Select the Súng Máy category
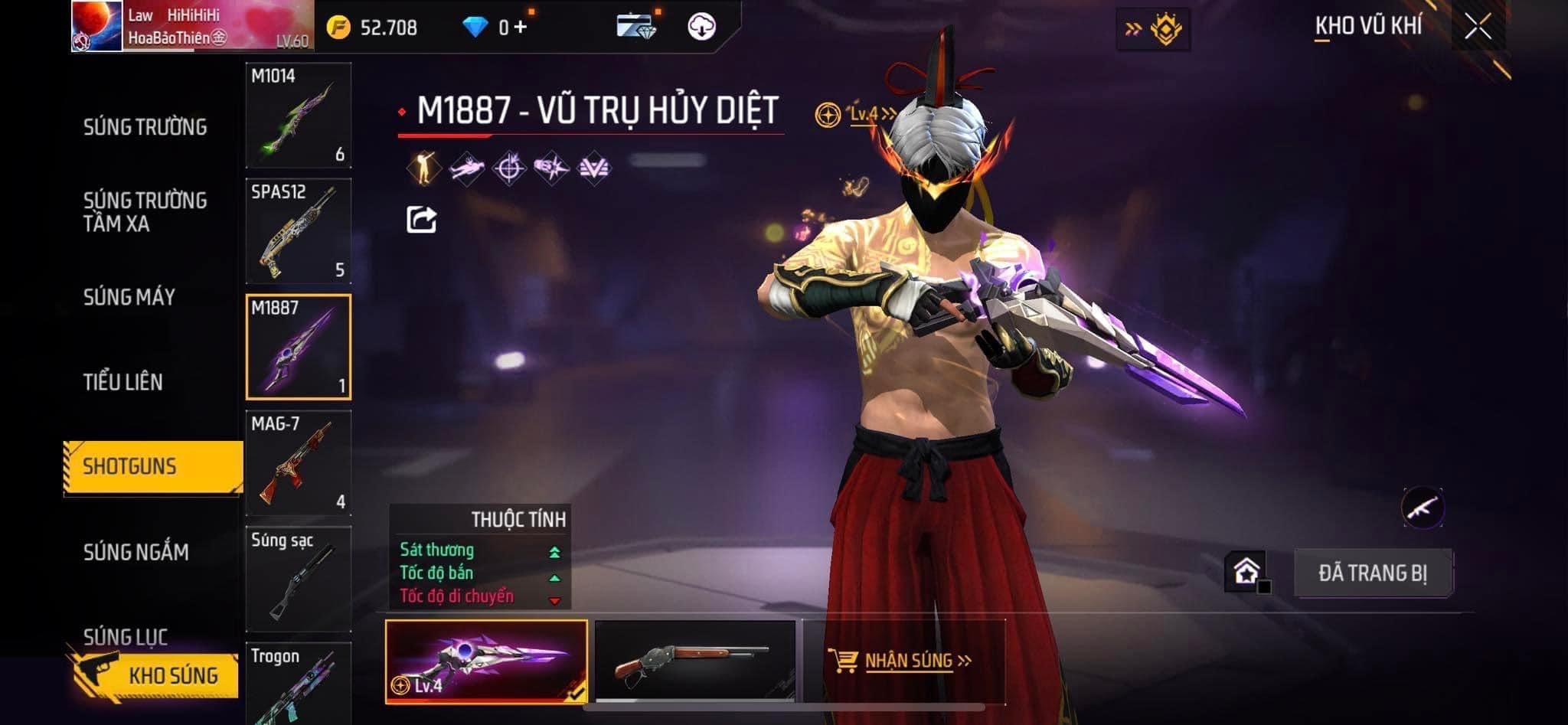 pos(129,297)
